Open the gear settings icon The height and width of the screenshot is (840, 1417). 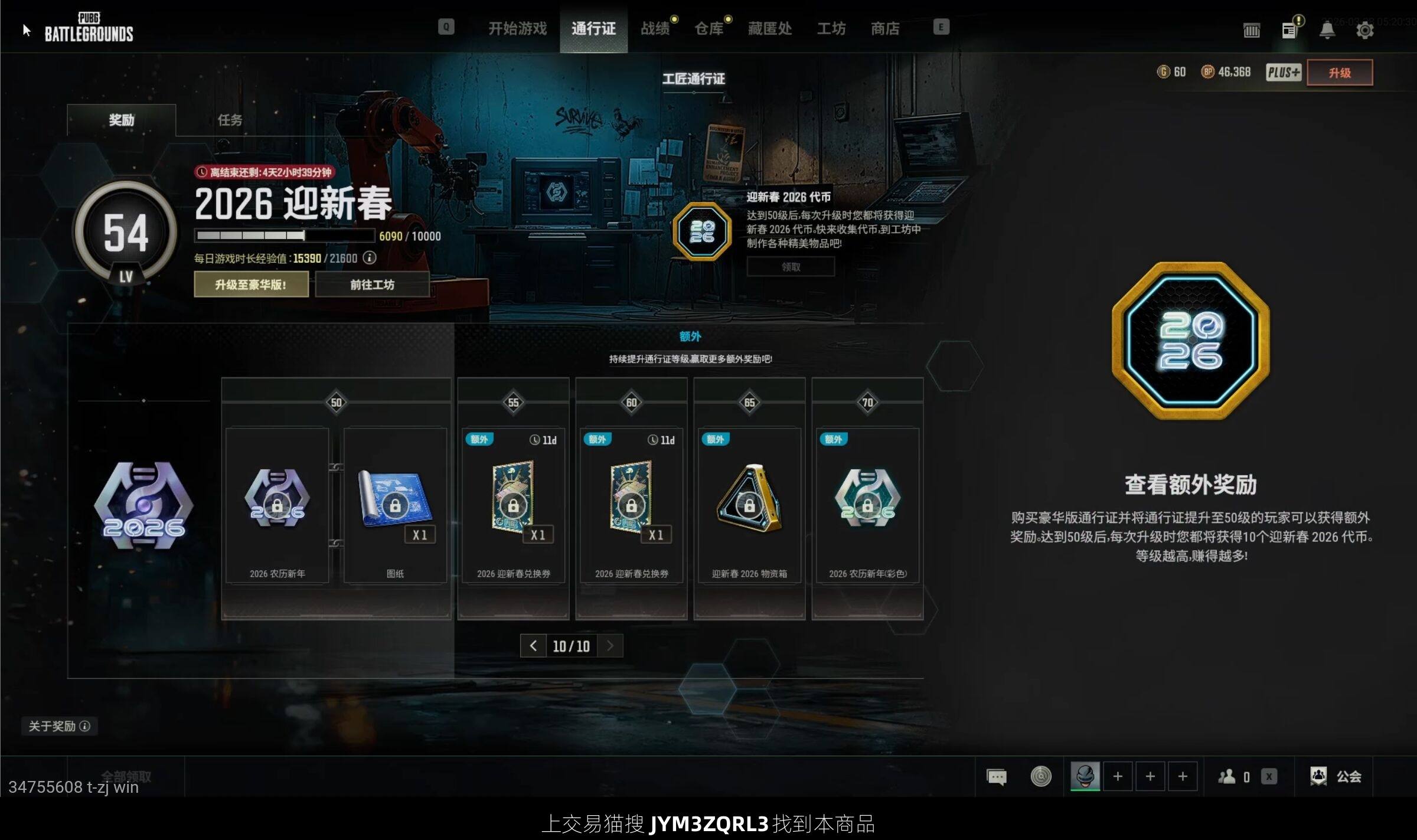pyautogui.click(x=1364, y=30)
